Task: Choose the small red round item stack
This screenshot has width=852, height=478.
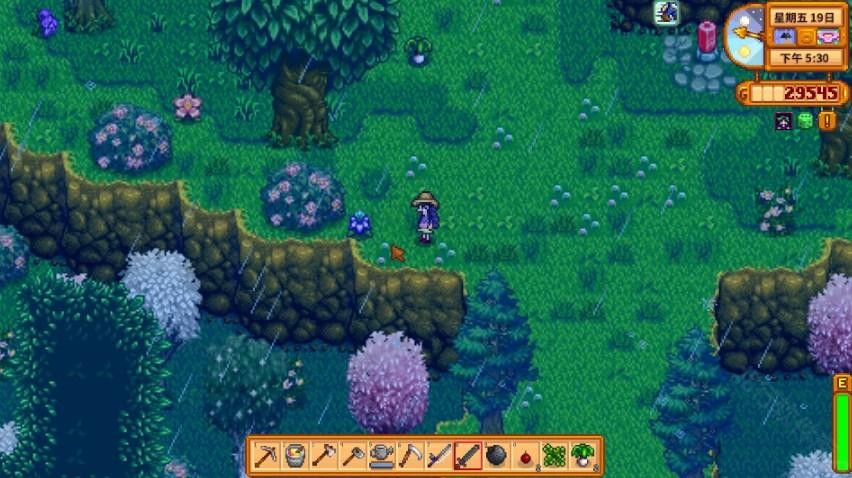Action: point(526,456)
